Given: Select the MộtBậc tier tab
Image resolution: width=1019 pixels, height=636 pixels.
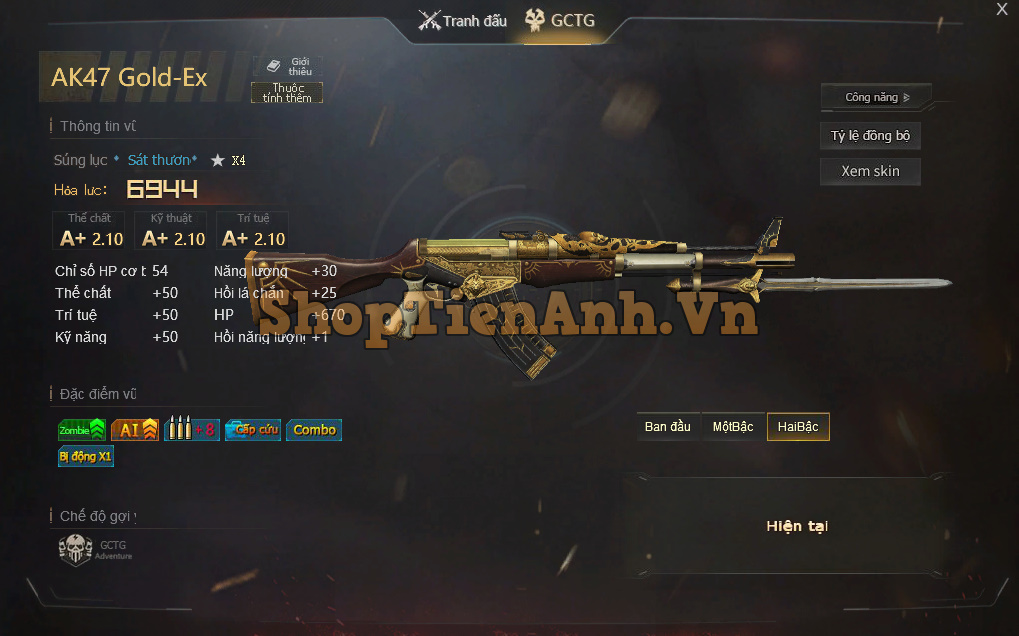Looking at the screenshot, I should [x=733, y=427].
